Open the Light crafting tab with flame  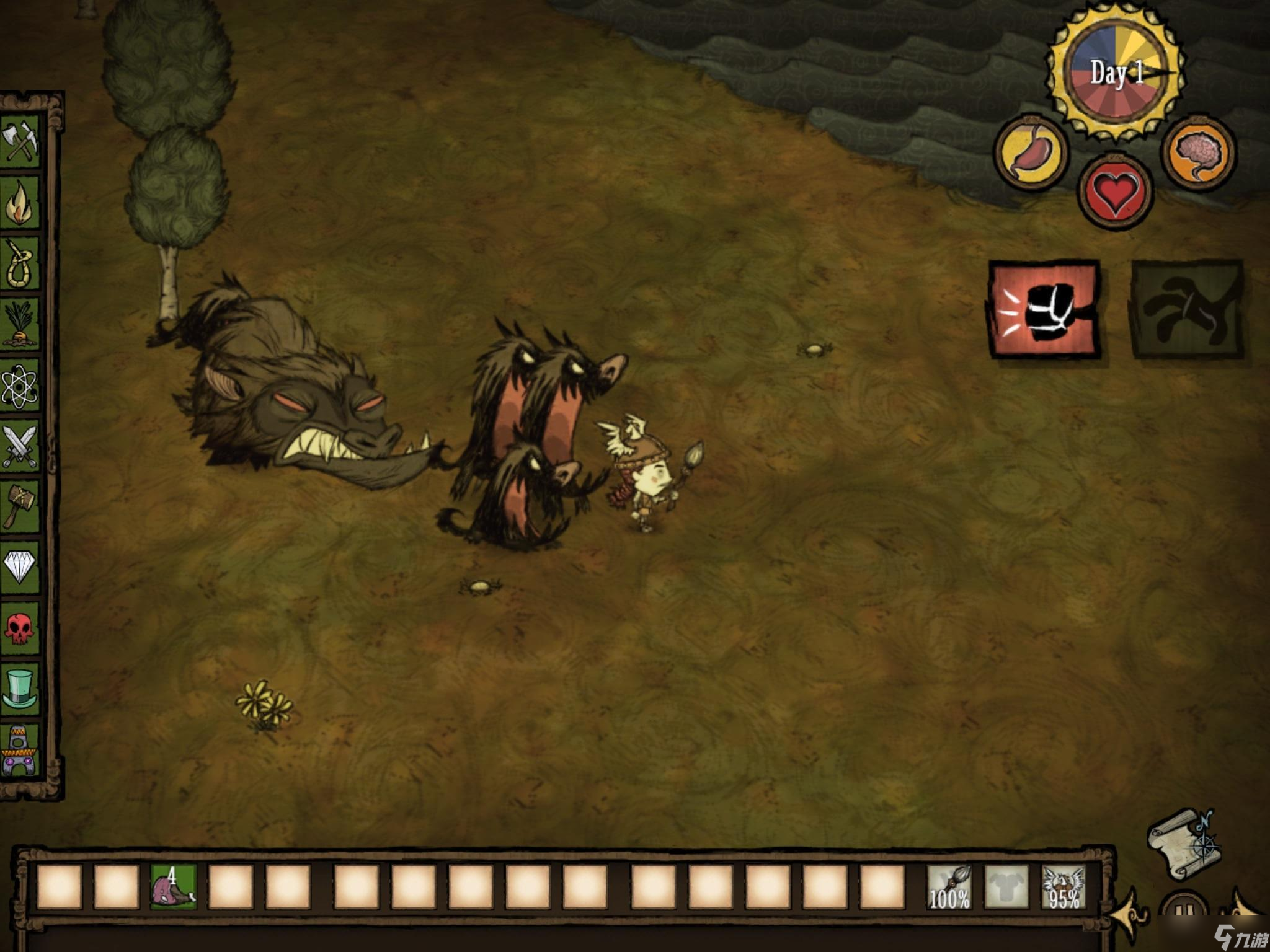[20, 202]
